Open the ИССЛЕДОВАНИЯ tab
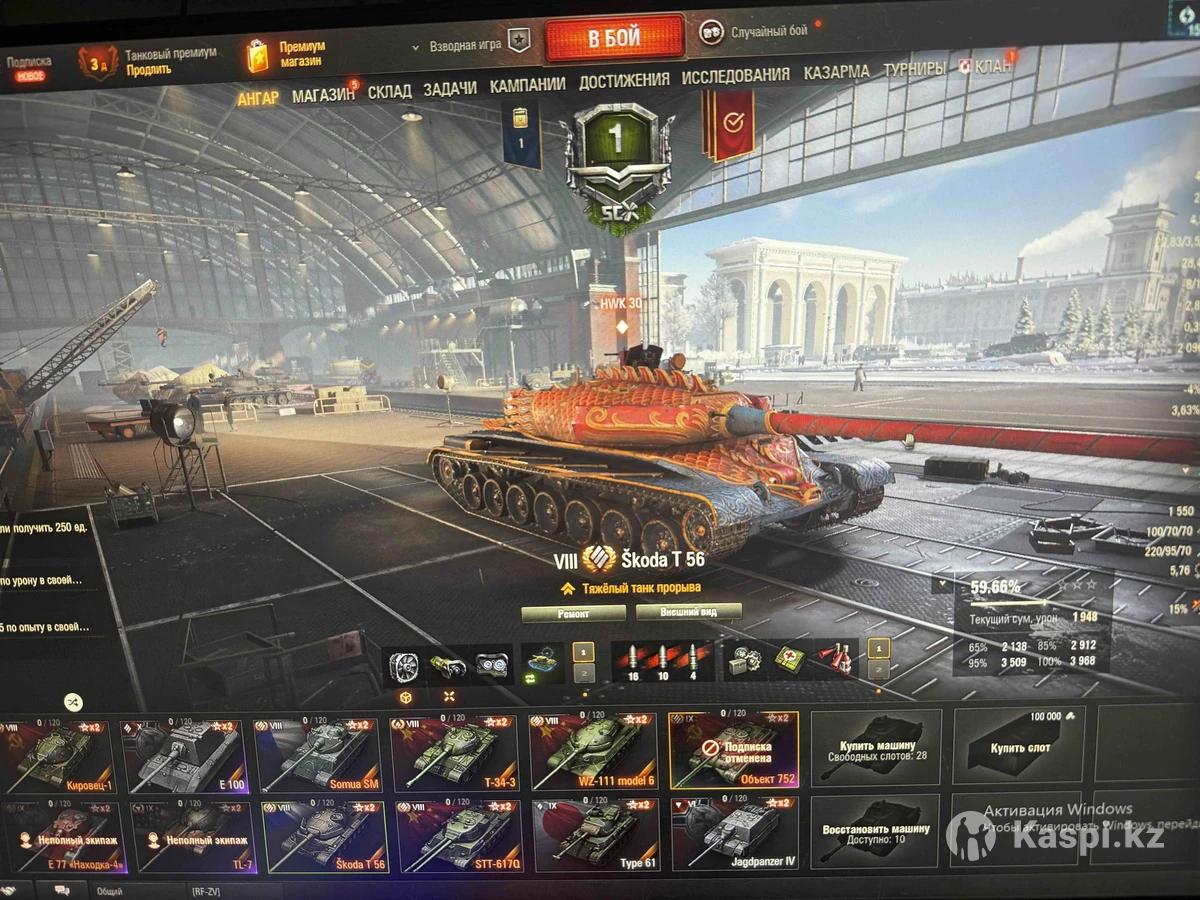The image size is (1200, 900). point(735,75)
